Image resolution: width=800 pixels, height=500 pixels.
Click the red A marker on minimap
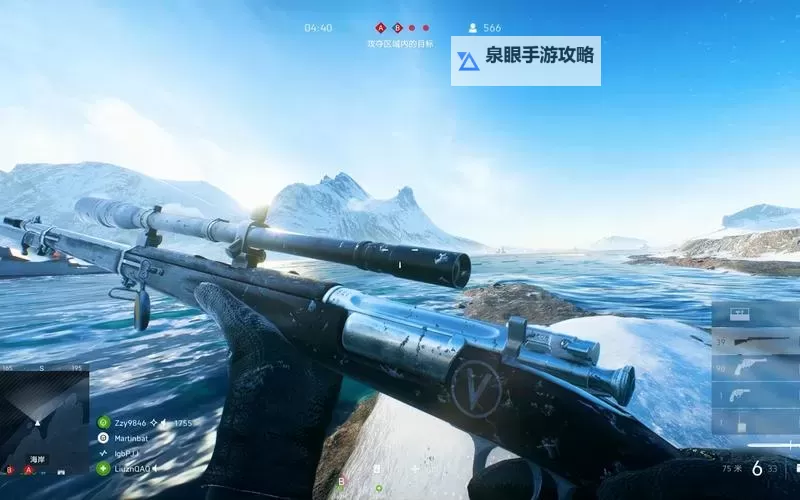(x=28, y=469)
